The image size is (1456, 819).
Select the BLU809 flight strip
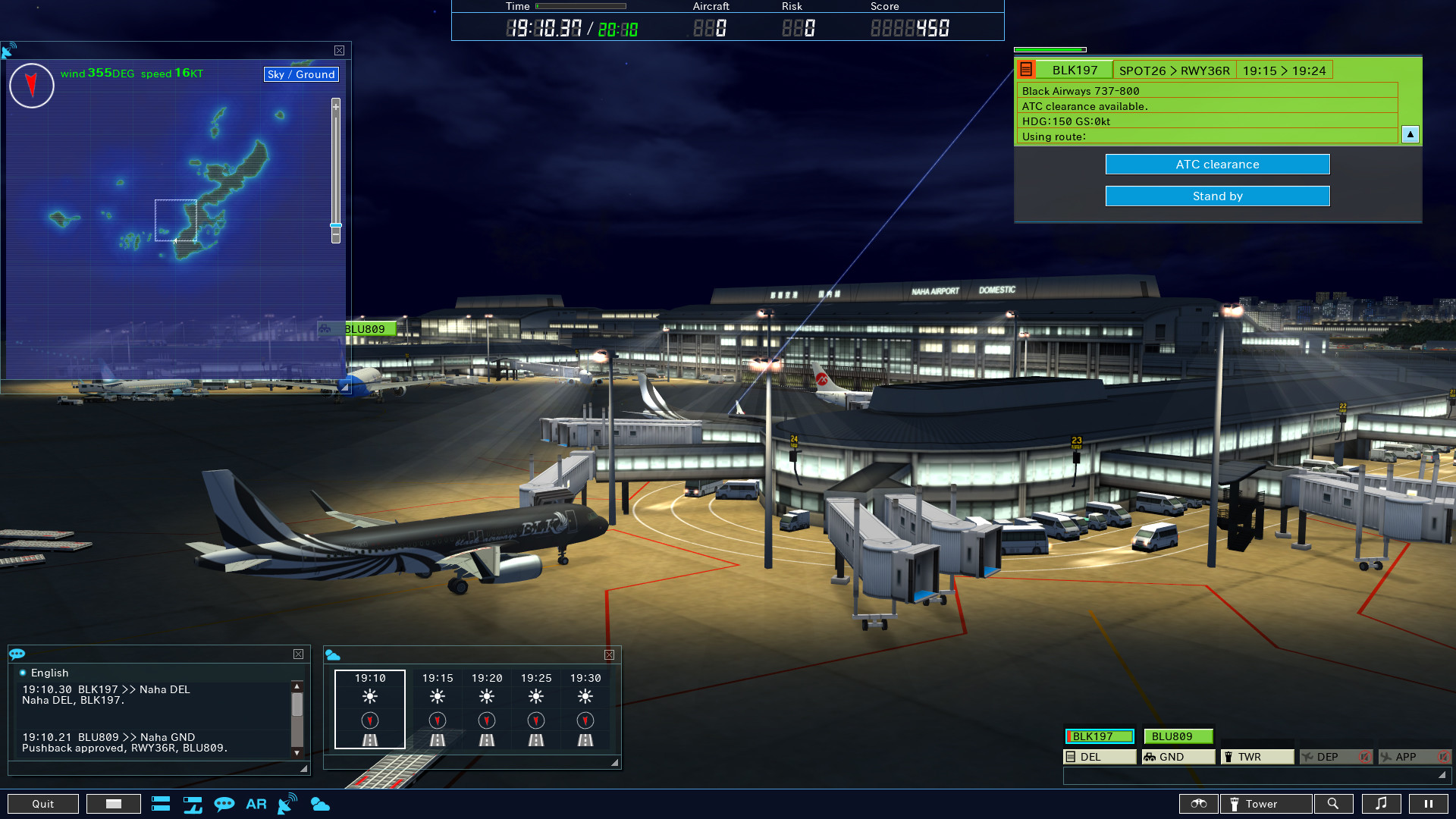(1178, 736)
